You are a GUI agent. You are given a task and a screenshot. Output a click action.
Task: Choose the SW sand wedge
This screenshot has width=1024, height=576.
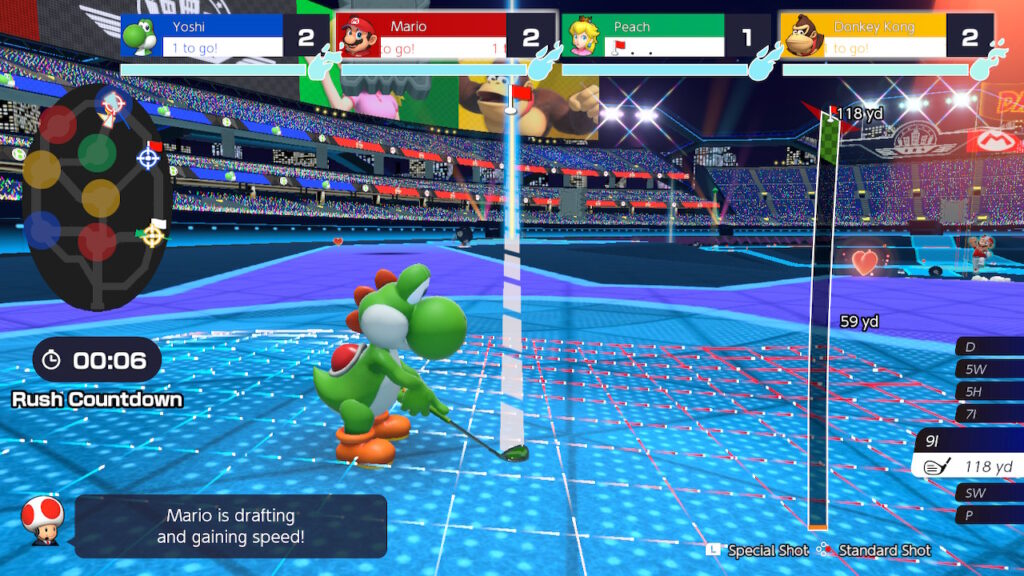988,492
